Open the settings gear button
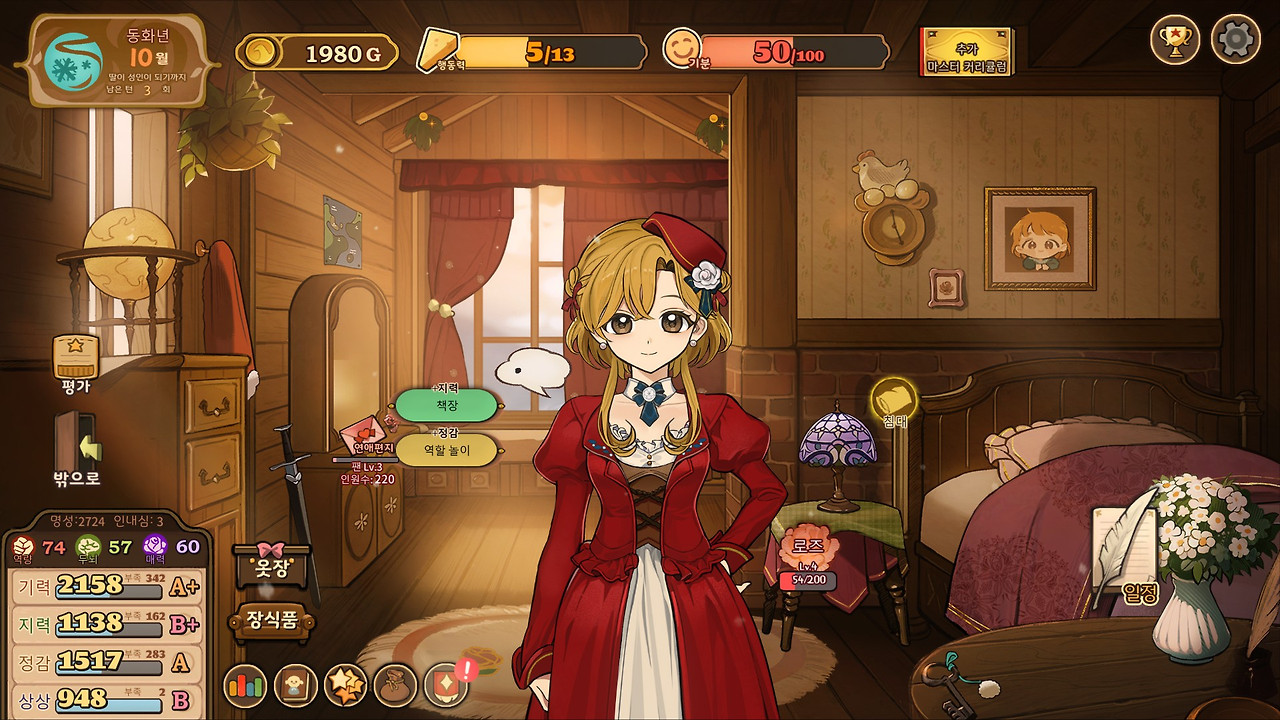 point(1235,40)
